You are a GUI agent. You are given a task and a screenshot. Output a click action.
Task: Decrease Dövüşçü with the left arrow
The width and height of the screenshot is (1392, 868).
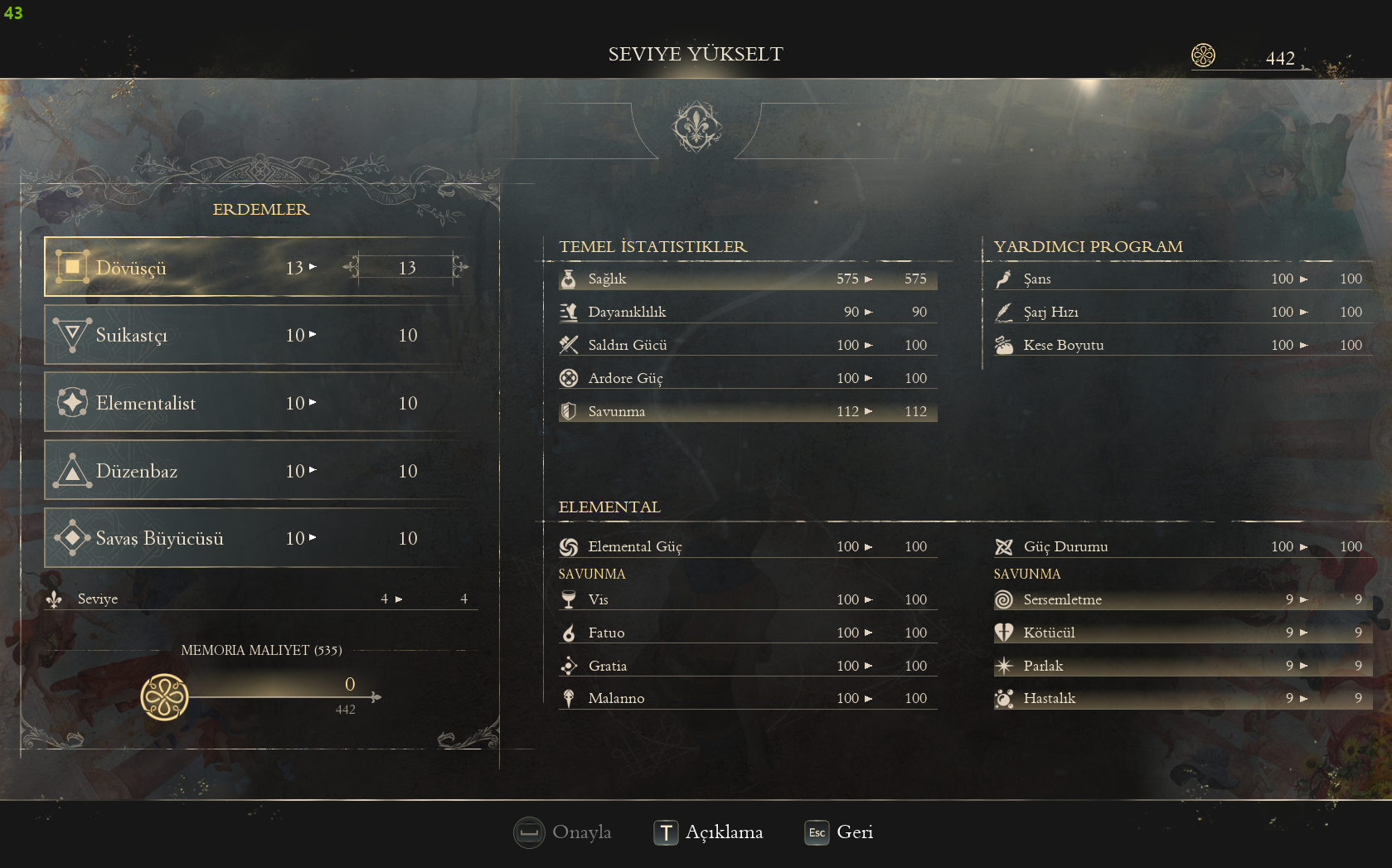[352, 267]
